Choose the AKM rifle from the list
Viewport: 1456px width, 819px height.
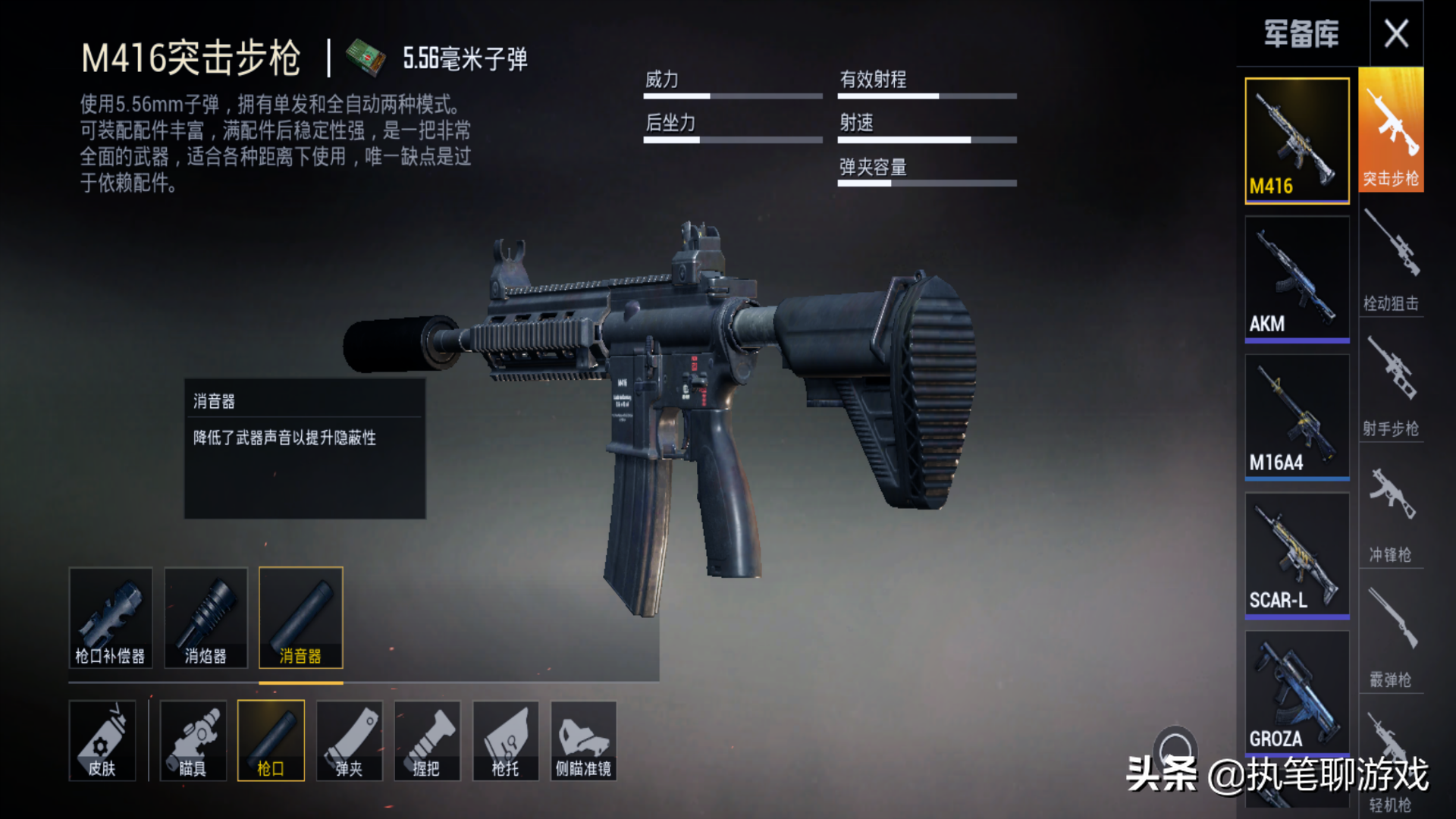[1297, 278]
